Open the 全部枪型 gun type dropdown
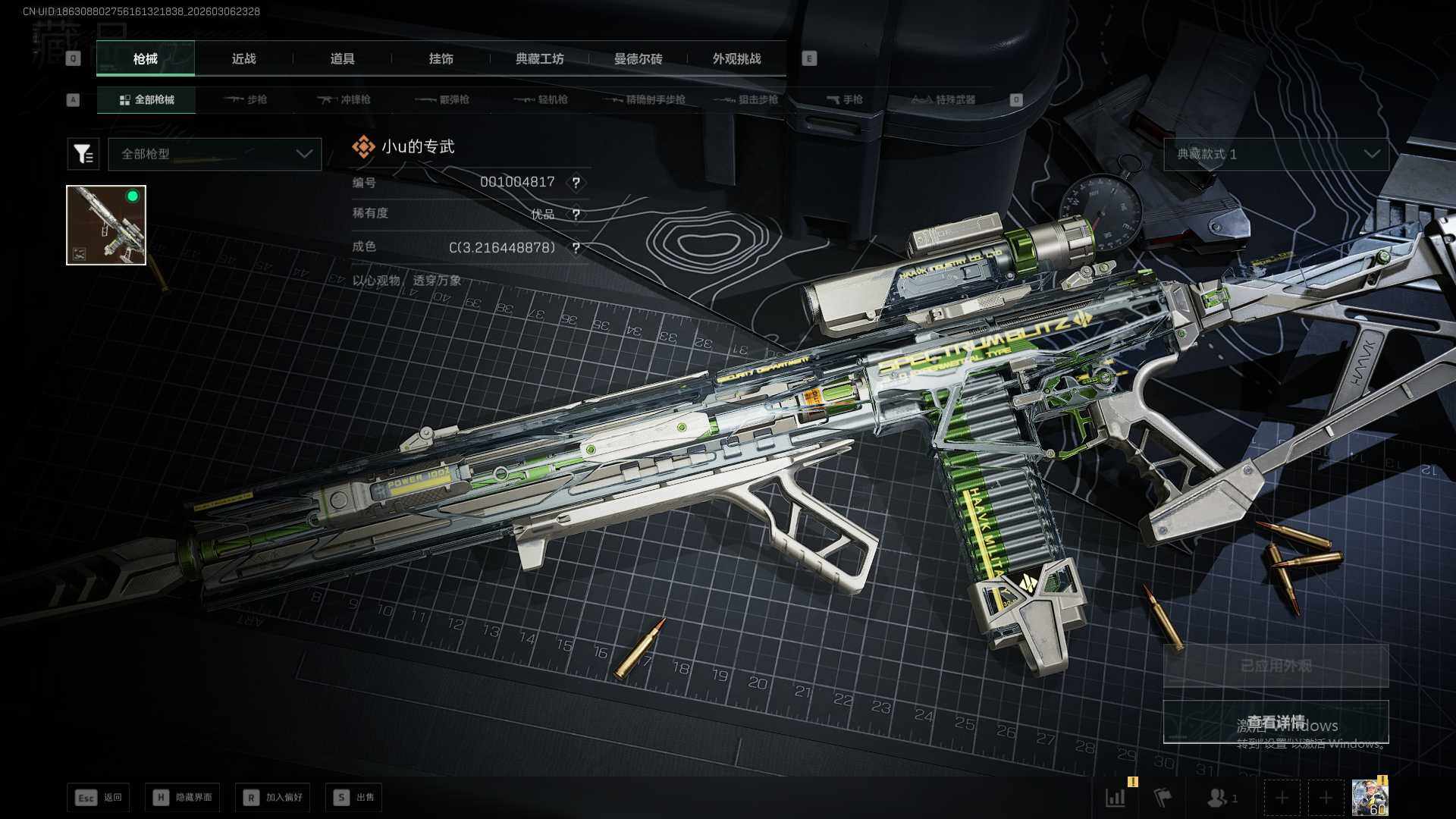The image size is (1456, 819). (x=215, y=154)
